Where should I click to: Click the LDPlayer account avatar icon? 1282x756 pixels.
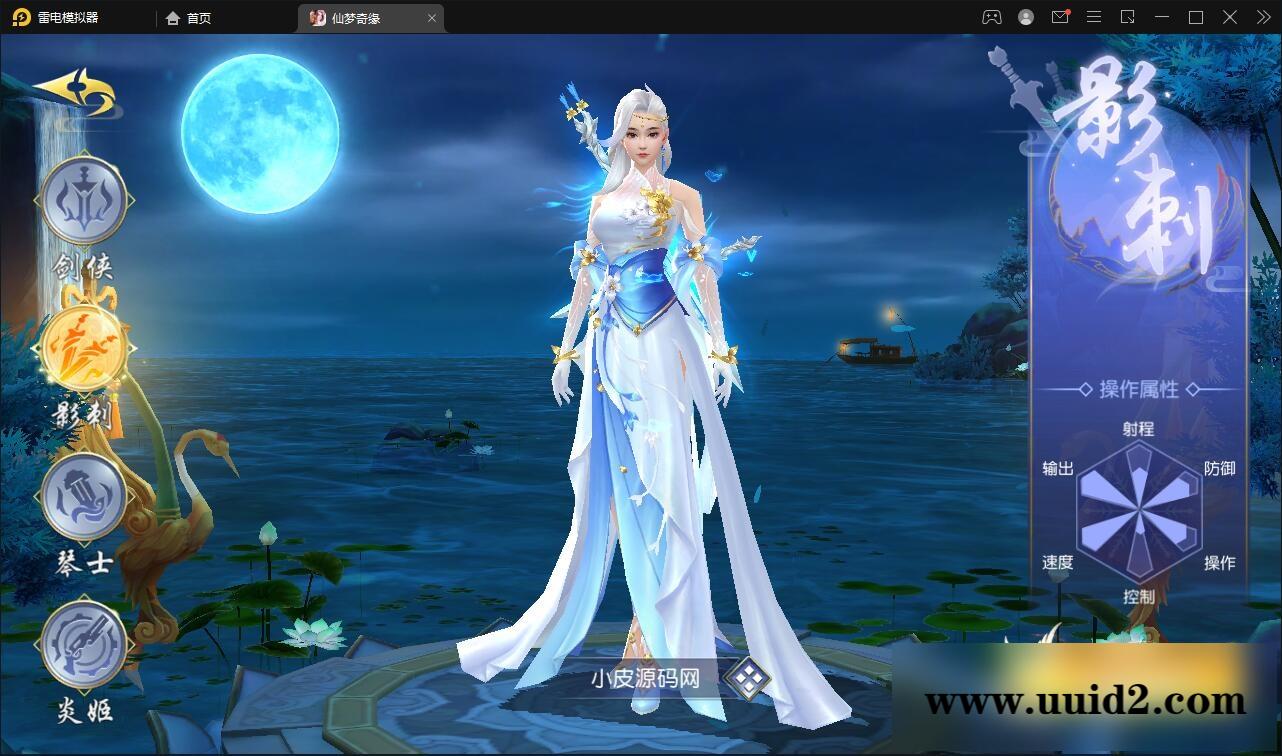click(1026, 17)
